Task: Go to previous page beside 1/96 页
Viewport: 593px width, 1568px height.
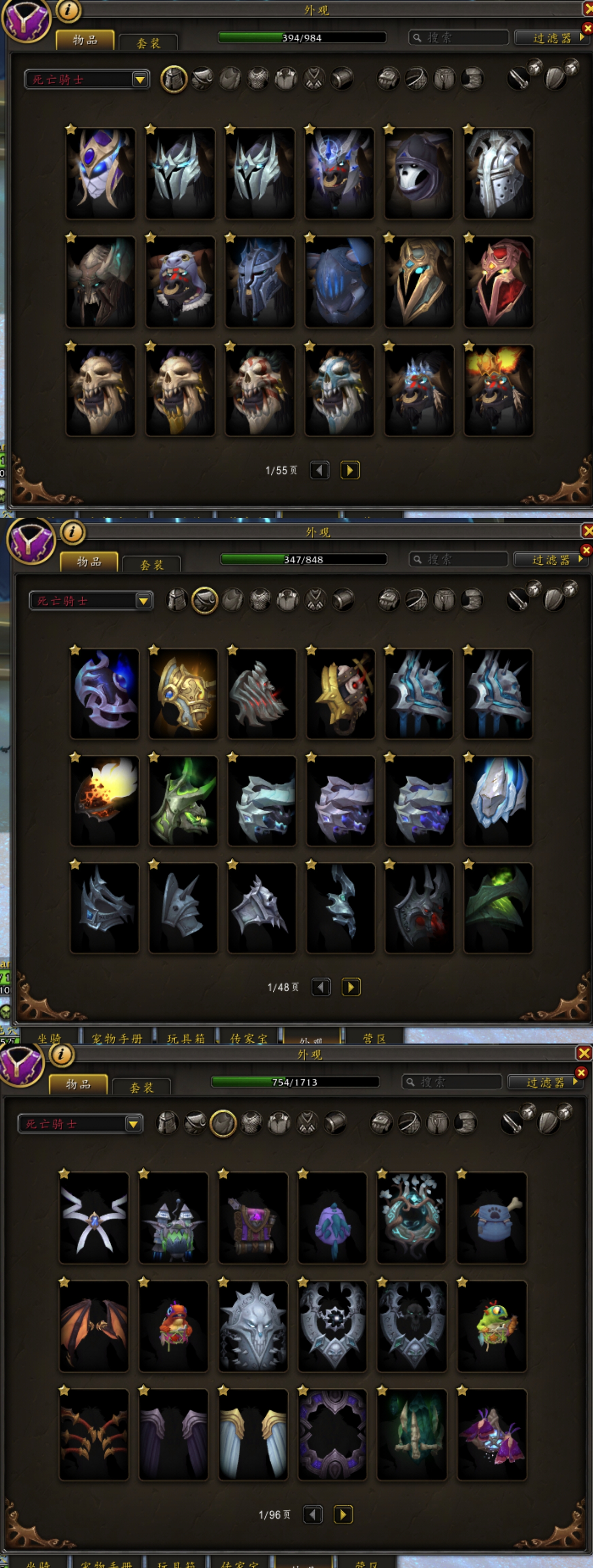Action: click(313, 1514)
